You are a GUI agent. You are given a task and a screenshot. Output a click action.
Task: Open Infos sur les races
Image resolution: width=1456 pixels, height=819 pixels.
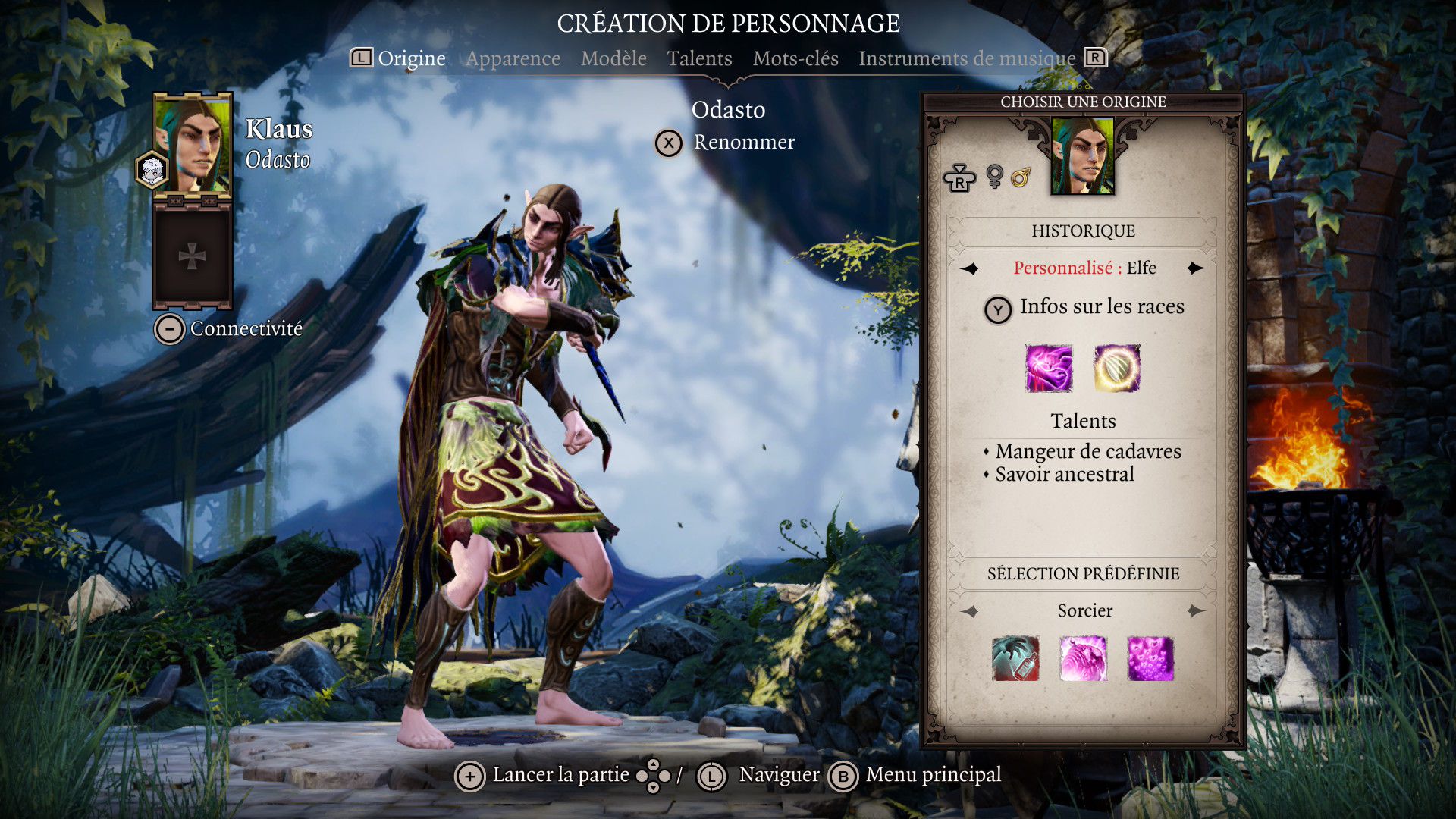click(1084, 307)
